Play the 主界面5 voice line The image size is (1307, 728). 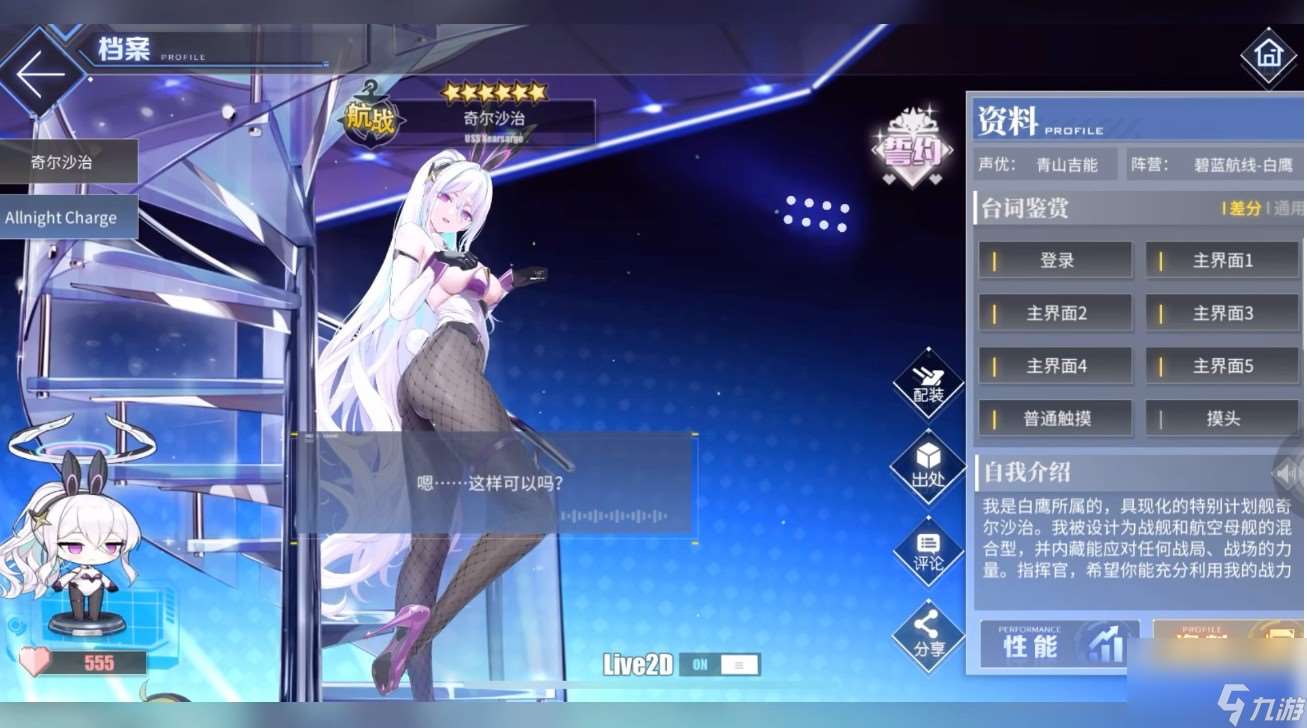tap(1222, 366)
